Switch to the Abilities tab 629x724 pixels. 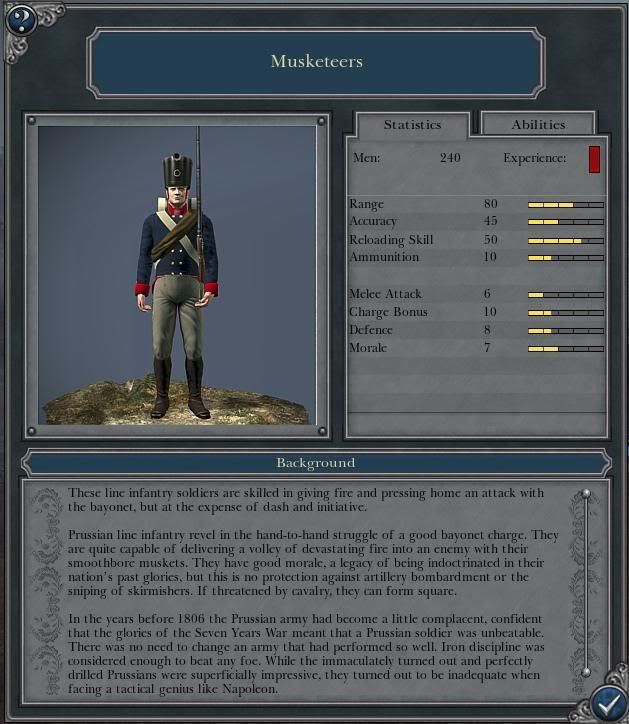[x=538, y=124]
